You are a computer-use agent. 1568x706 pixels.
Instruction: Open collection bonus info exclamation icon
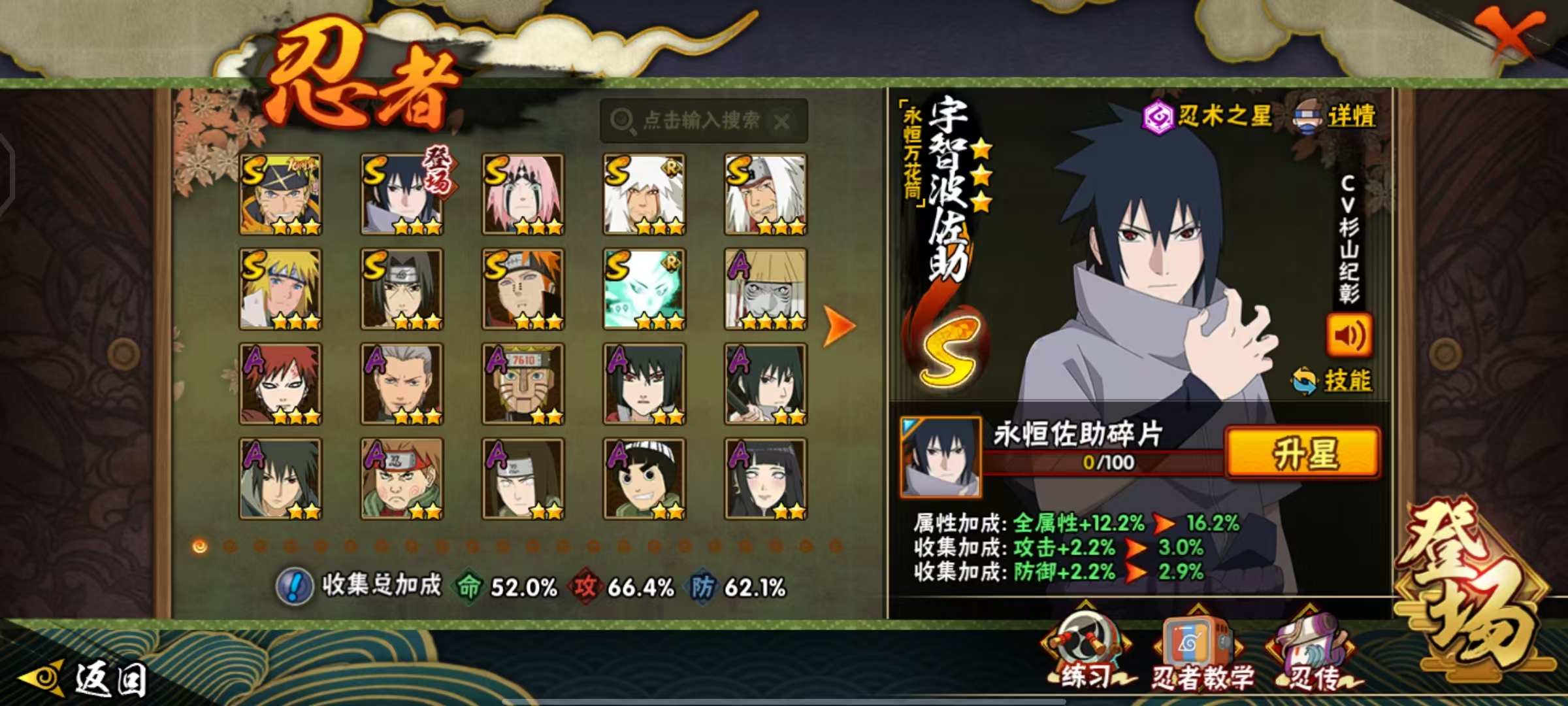(x=295, y=586)
